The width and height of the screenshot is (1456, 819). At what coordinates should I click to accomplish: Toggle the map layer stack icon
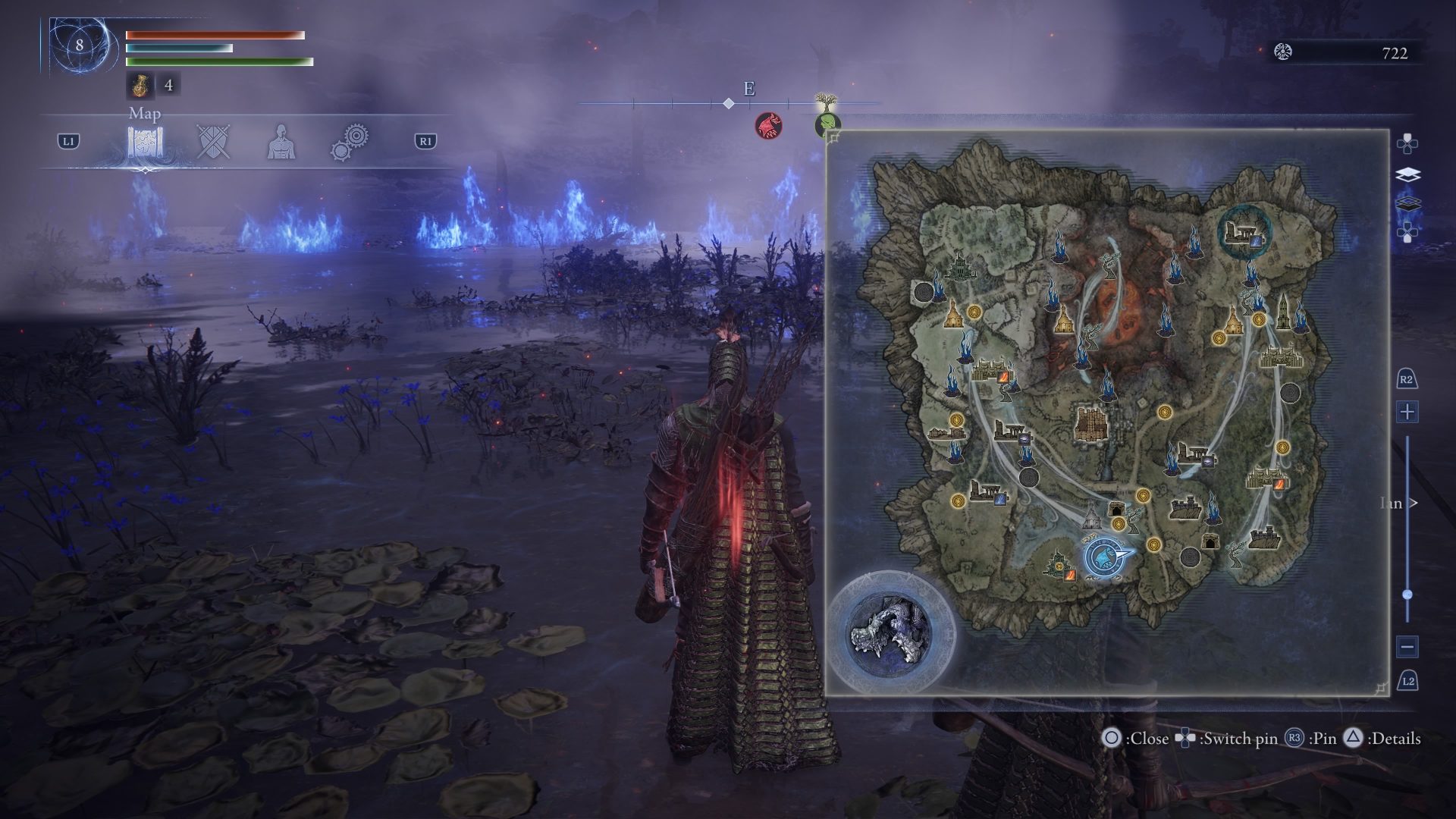pyautogui.click(x=1407, y=173)
